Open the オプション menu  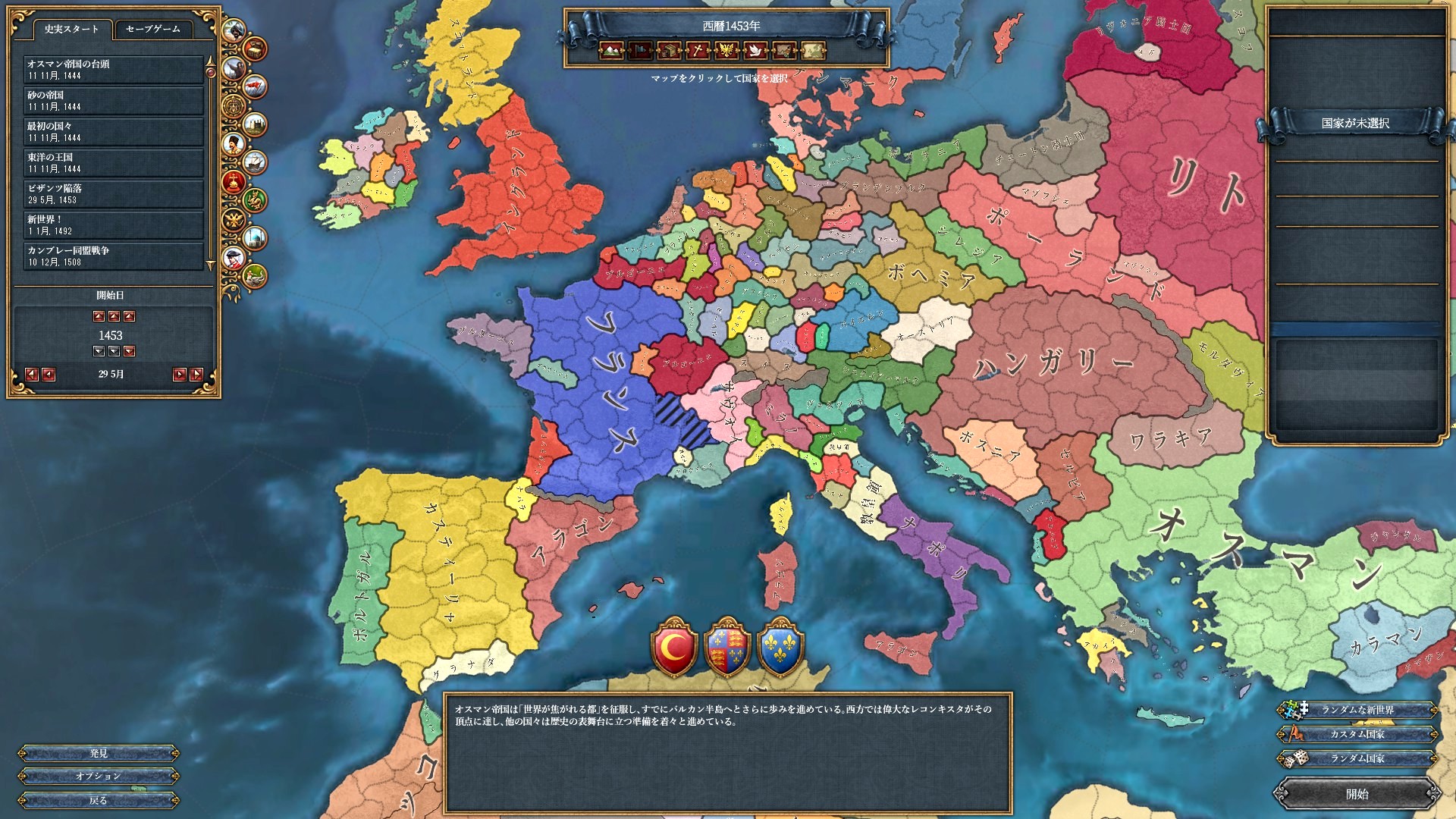pos(97,775)
